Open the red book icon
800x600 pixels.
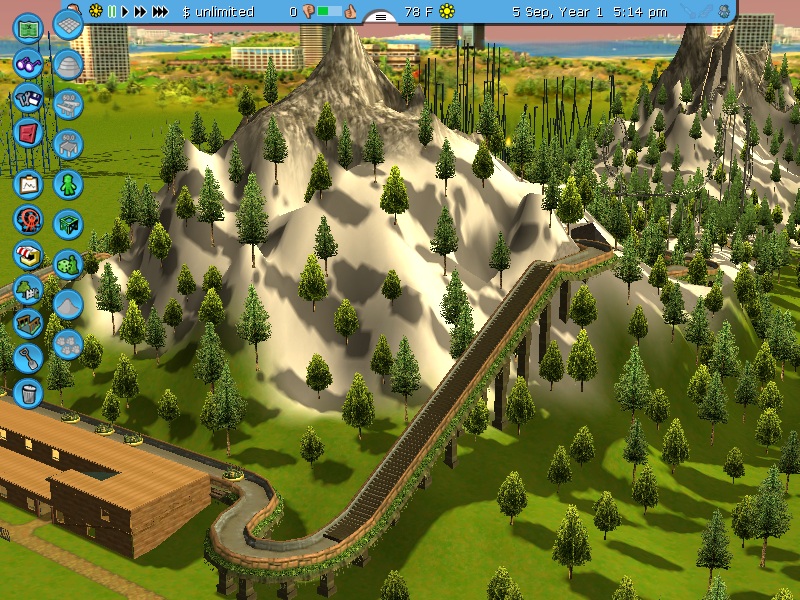pos(29,131)
